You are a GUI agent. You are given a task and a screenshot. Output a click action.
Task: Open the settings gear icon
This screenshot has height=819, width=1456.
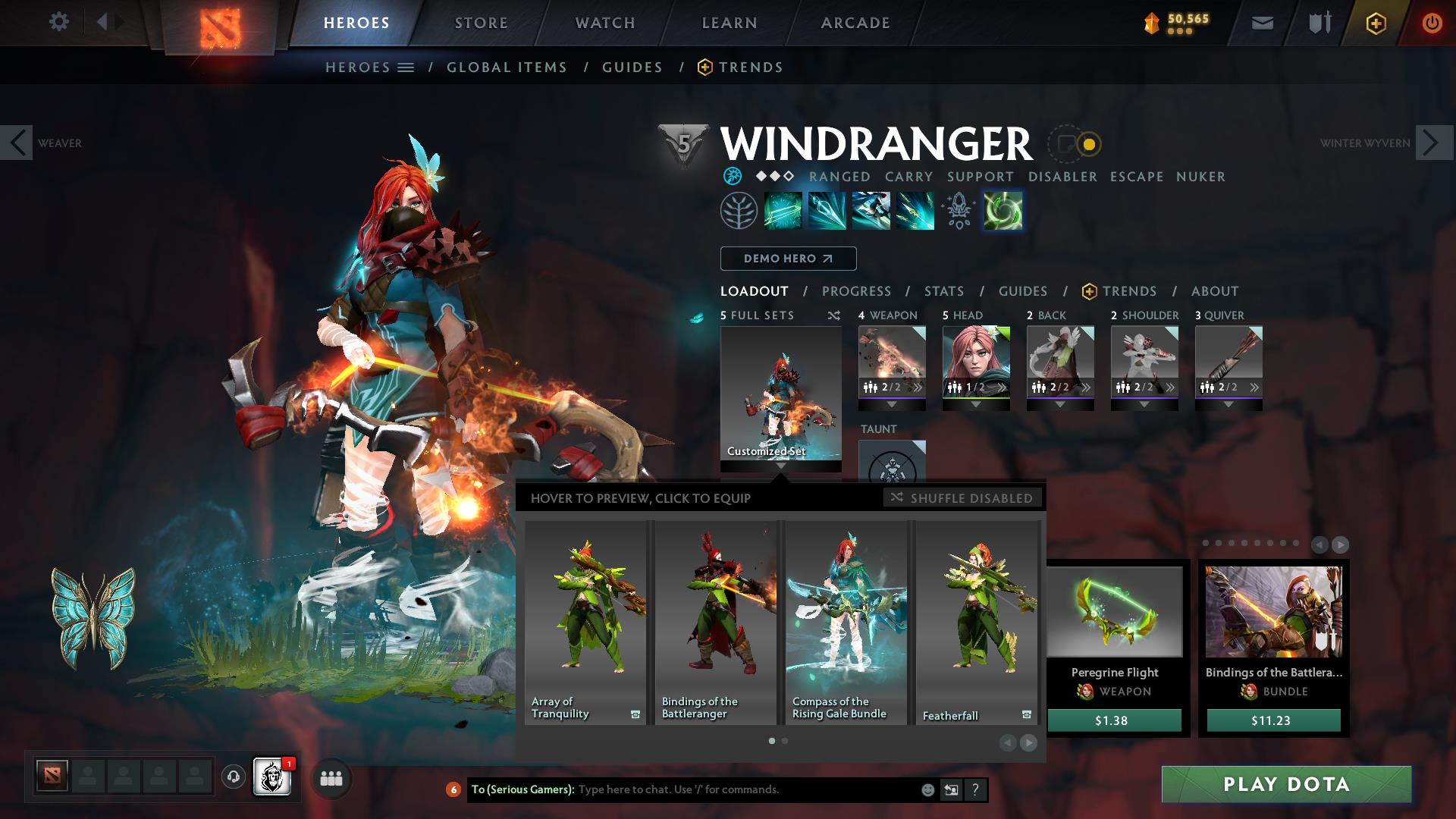point(59,22)
